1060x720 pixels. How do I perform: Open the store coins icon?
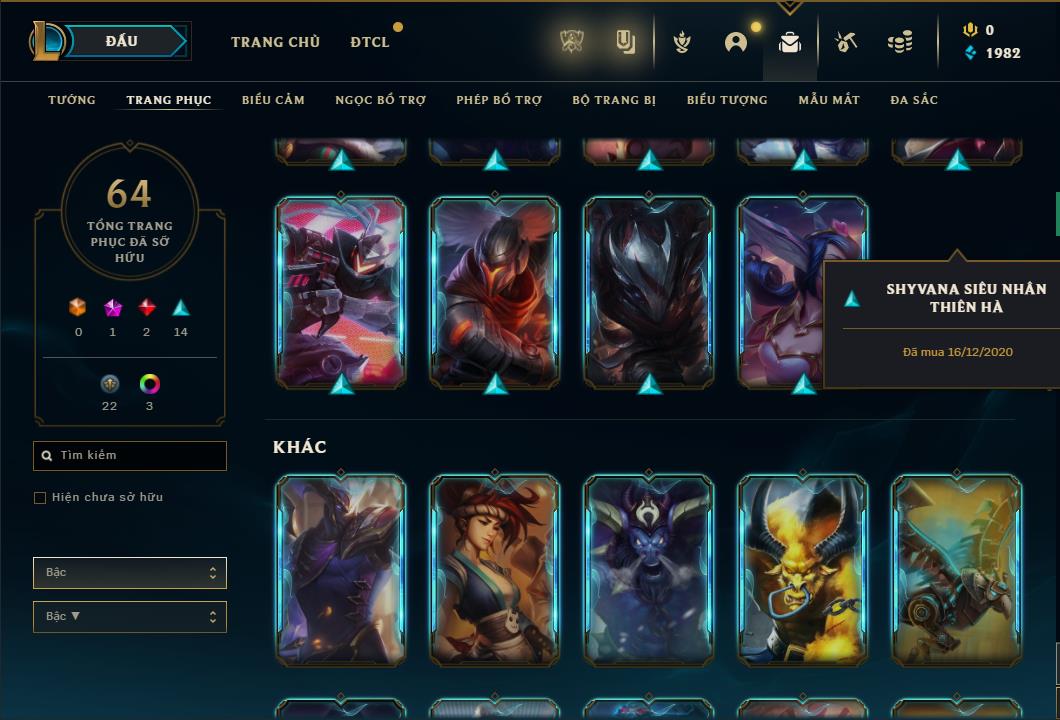pos(900,42)
